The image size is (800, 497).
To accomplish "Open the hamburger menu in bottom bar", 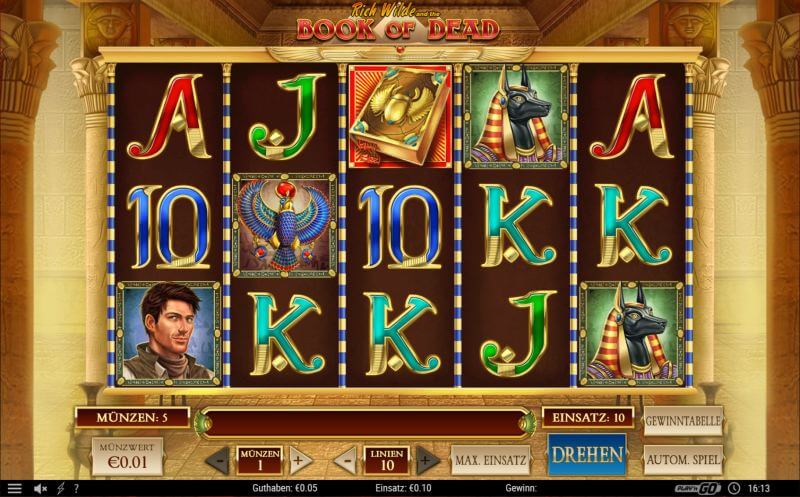I will coord(14,488).
